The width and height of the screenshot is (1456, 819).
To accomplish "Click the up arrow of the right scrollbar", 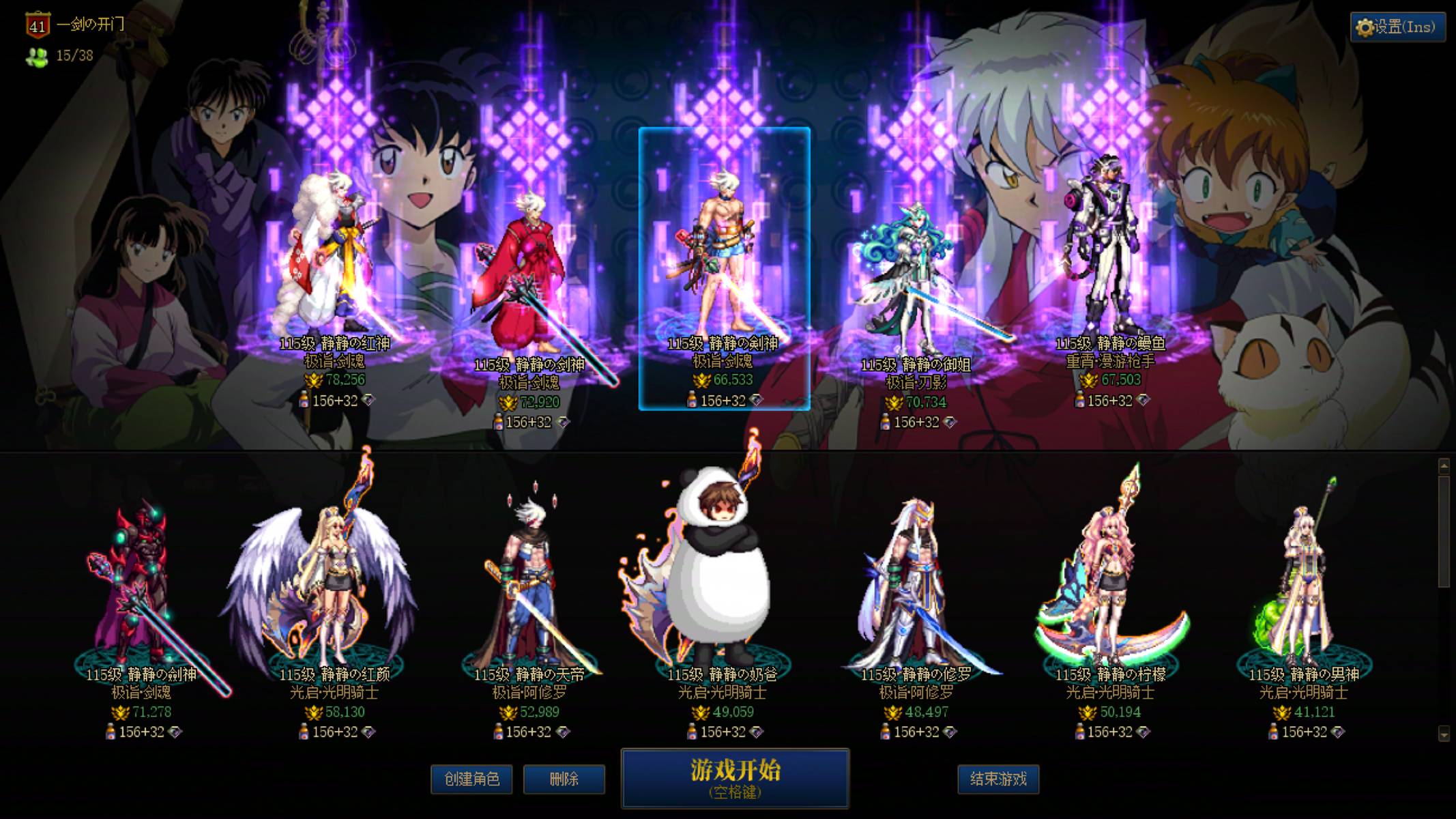I will (1444, 465).
